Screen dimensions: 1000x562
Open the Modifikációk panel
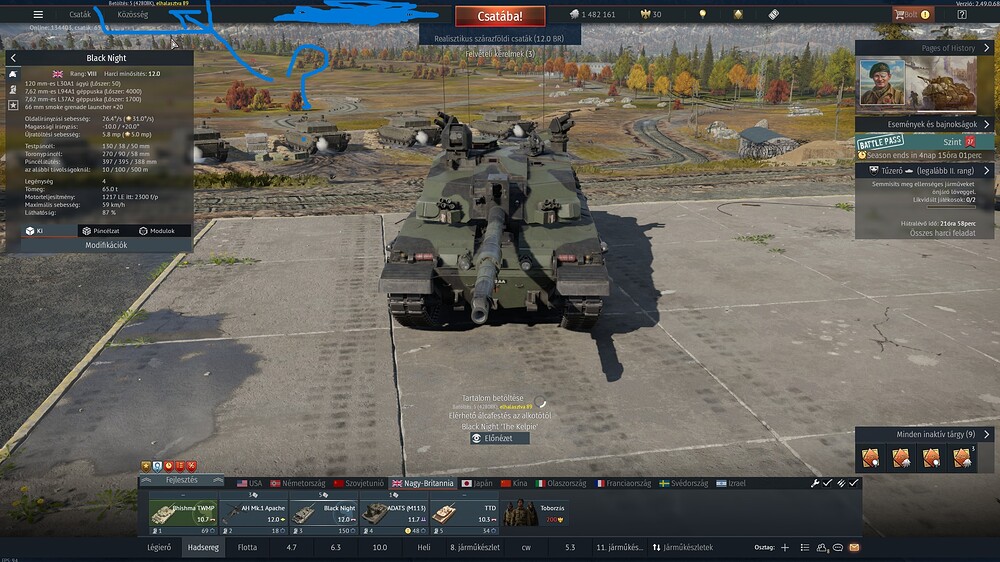(106, 245)
